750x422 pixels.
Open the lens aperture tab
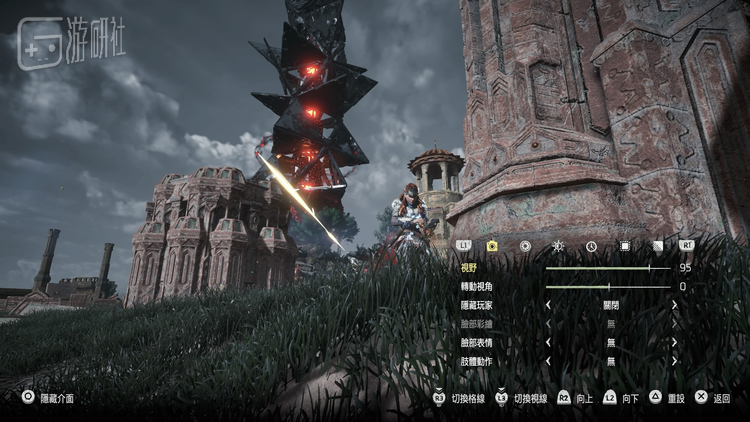point(525,245)
